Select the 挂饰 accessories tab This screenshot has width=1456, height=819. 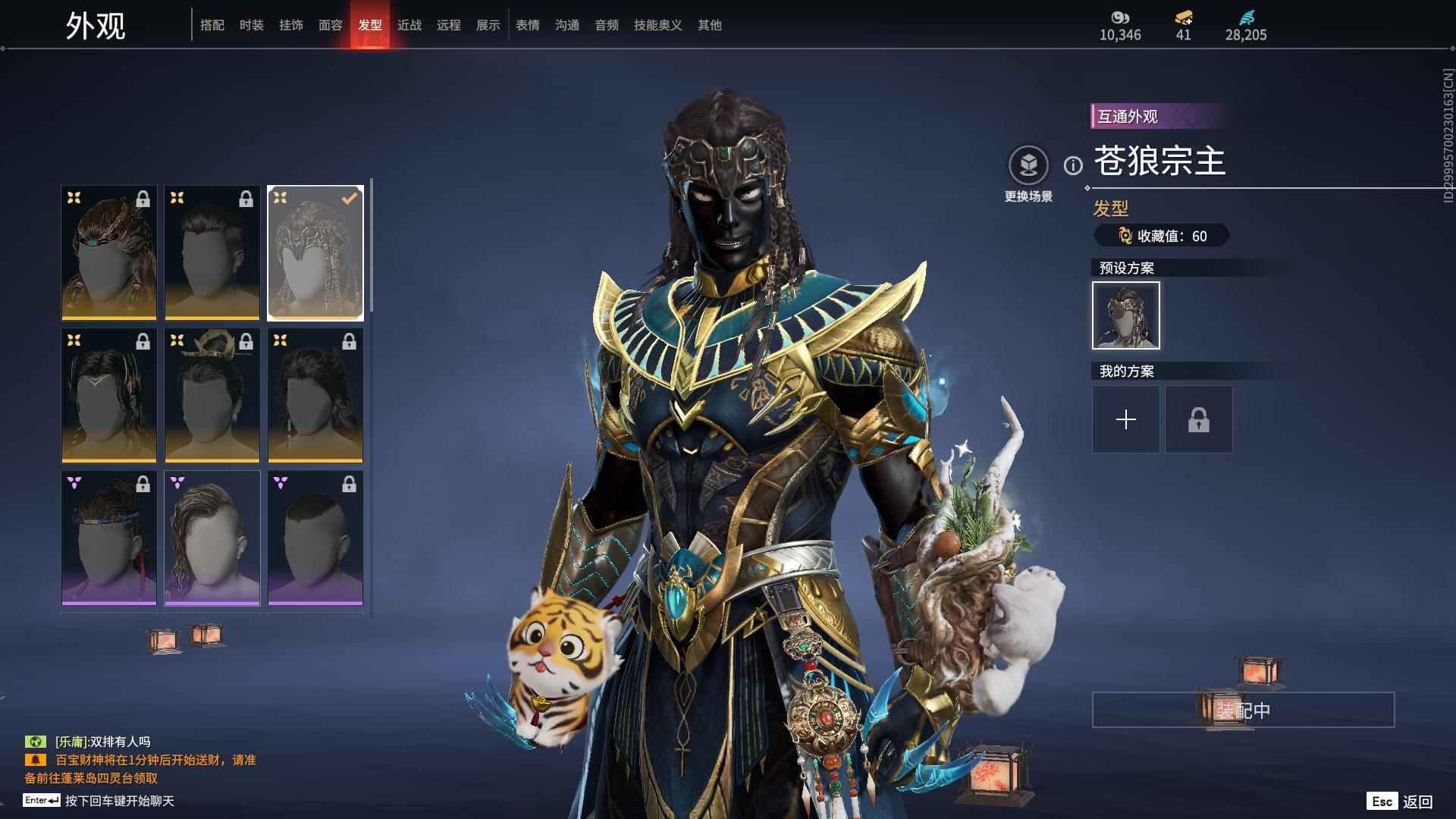point(291,25)
